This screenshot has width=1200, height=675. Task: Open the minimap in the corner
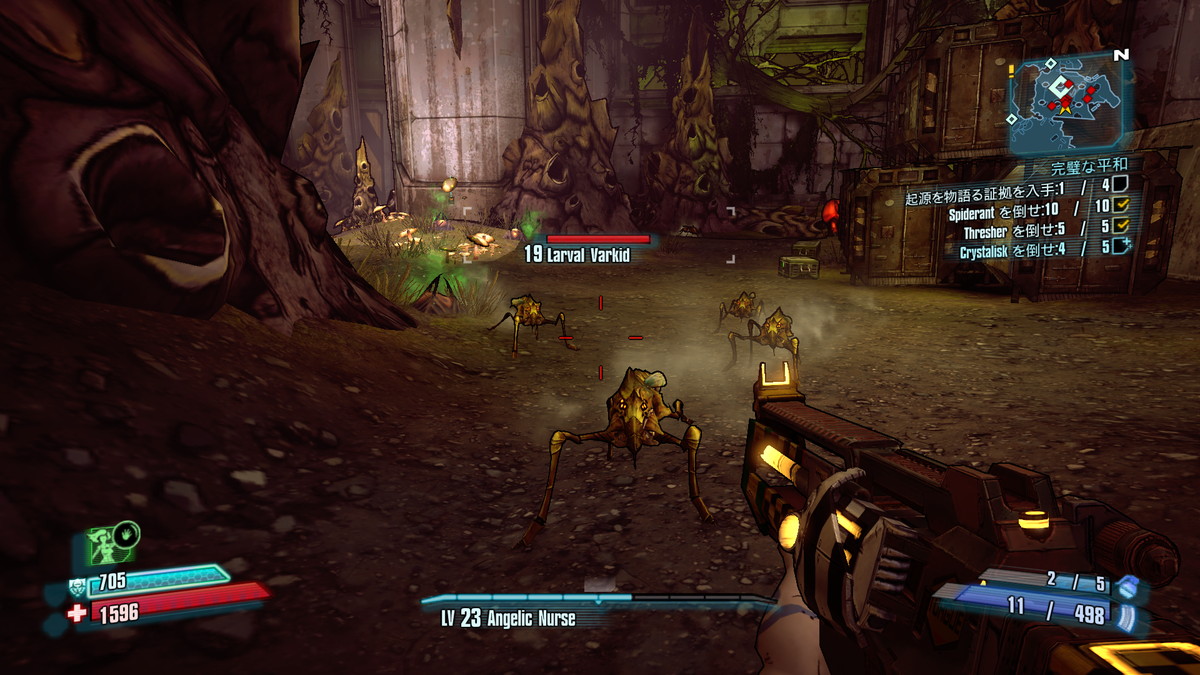point(1069,98)
